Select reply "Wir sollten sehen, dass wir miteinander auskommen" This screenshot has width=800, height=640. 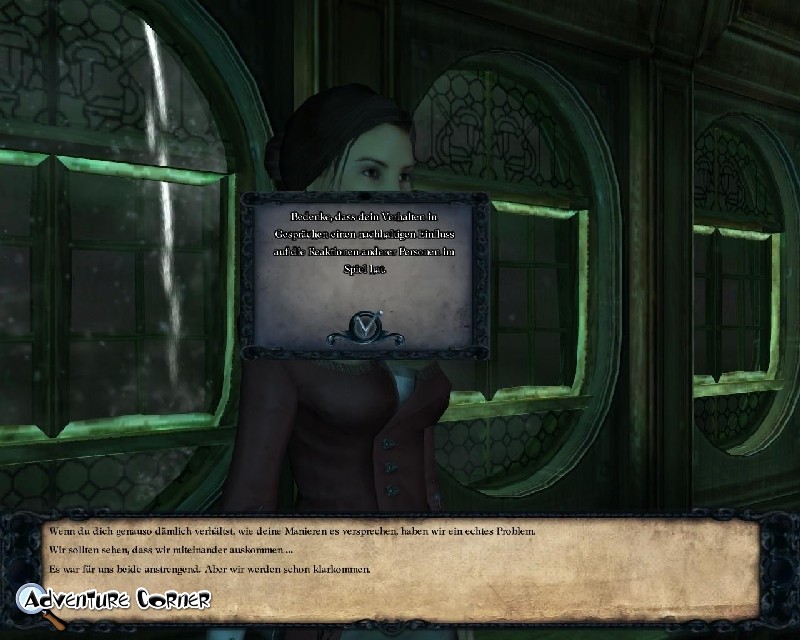(171, 550)
